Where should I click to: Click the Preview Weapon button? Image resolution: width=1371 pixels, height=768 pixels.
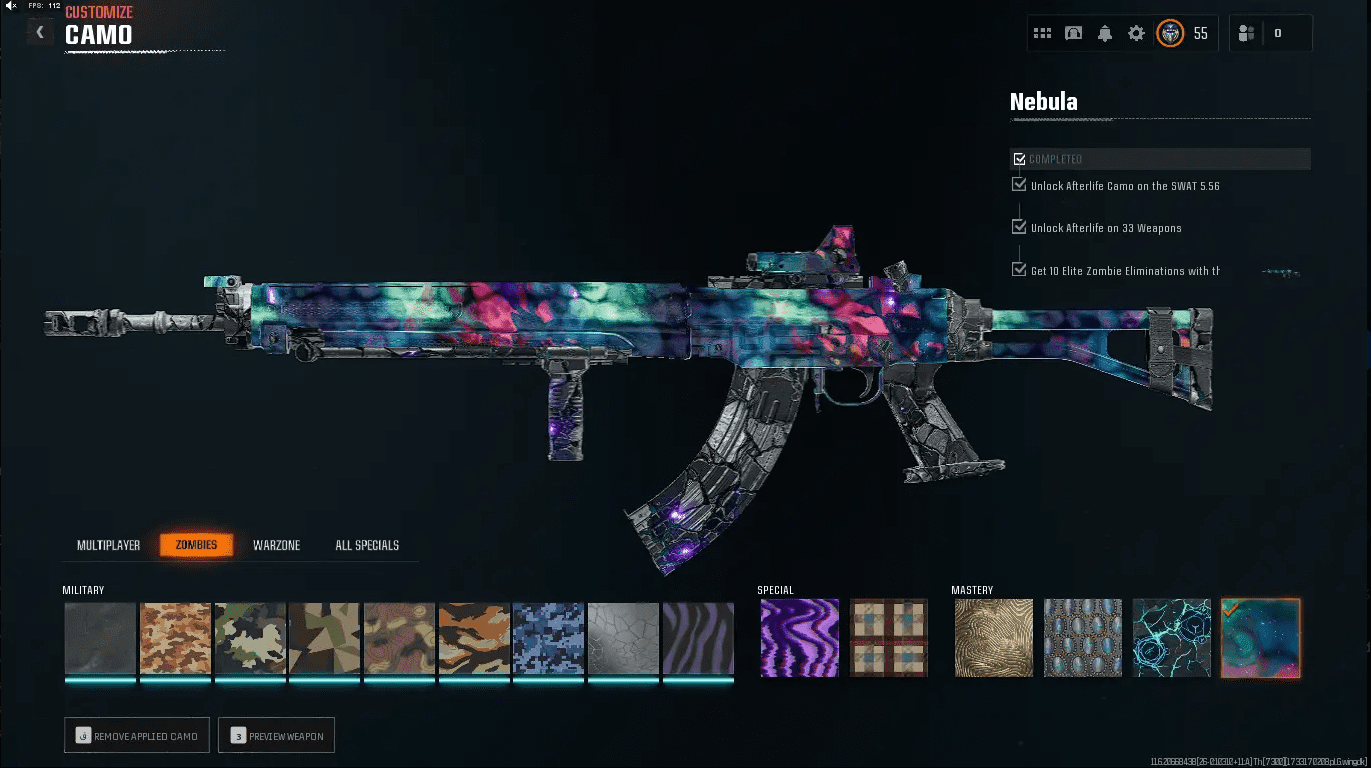point(277,736)
